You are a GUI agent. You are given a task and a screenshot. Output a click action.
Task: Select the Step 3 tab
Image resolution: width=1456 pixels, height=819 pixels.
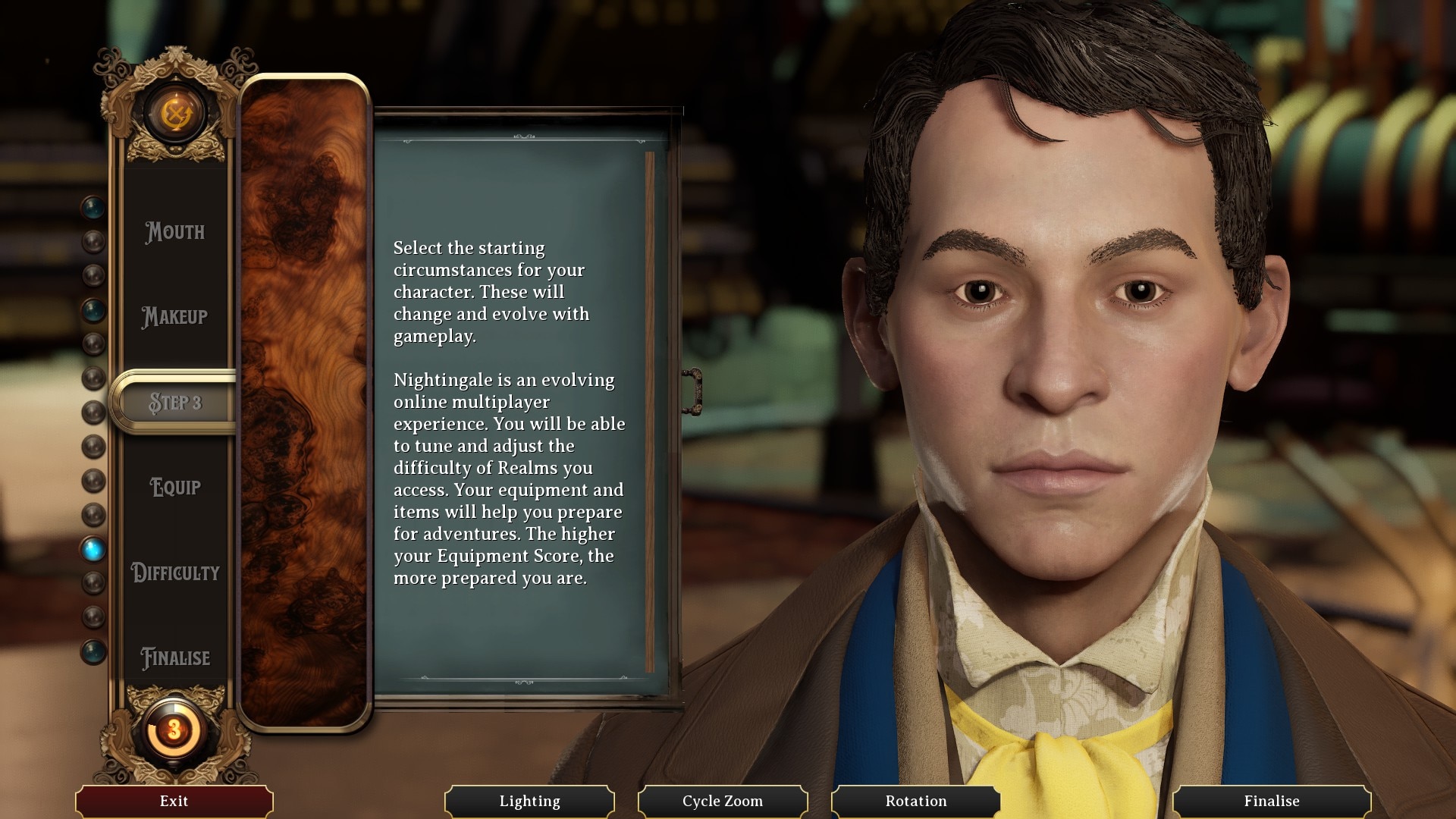click(175, 402)
